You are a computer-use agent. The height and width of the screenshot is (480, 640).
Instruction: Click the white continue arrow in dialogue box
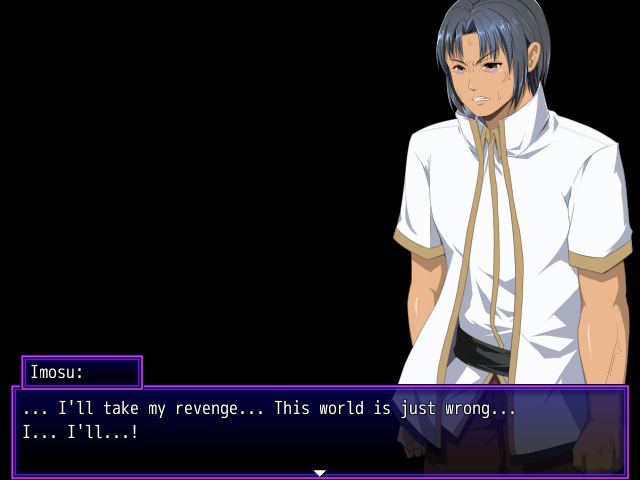tap(320, 473)
